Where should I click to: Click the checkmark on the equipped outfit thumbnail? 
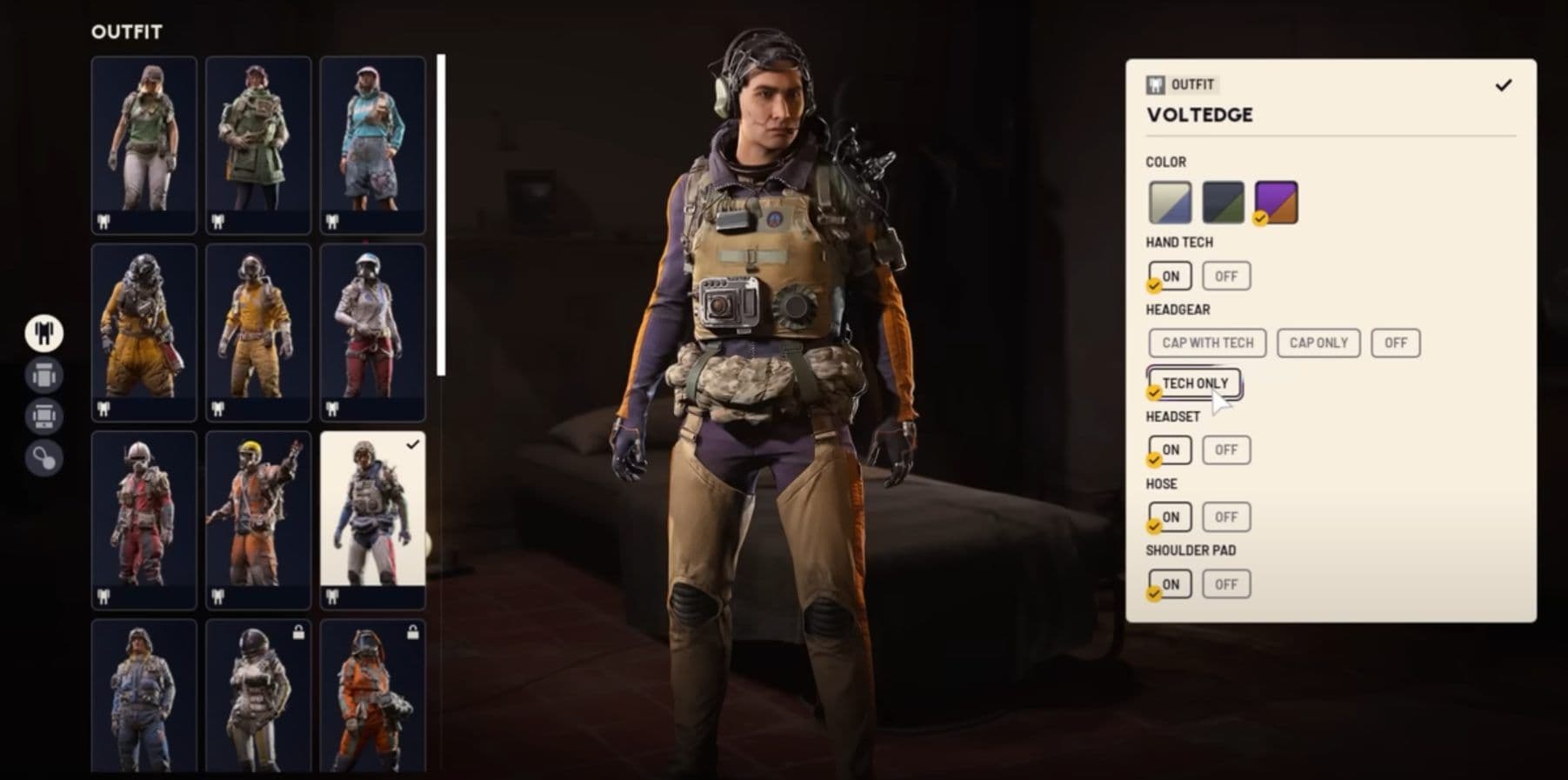point(410,445)
